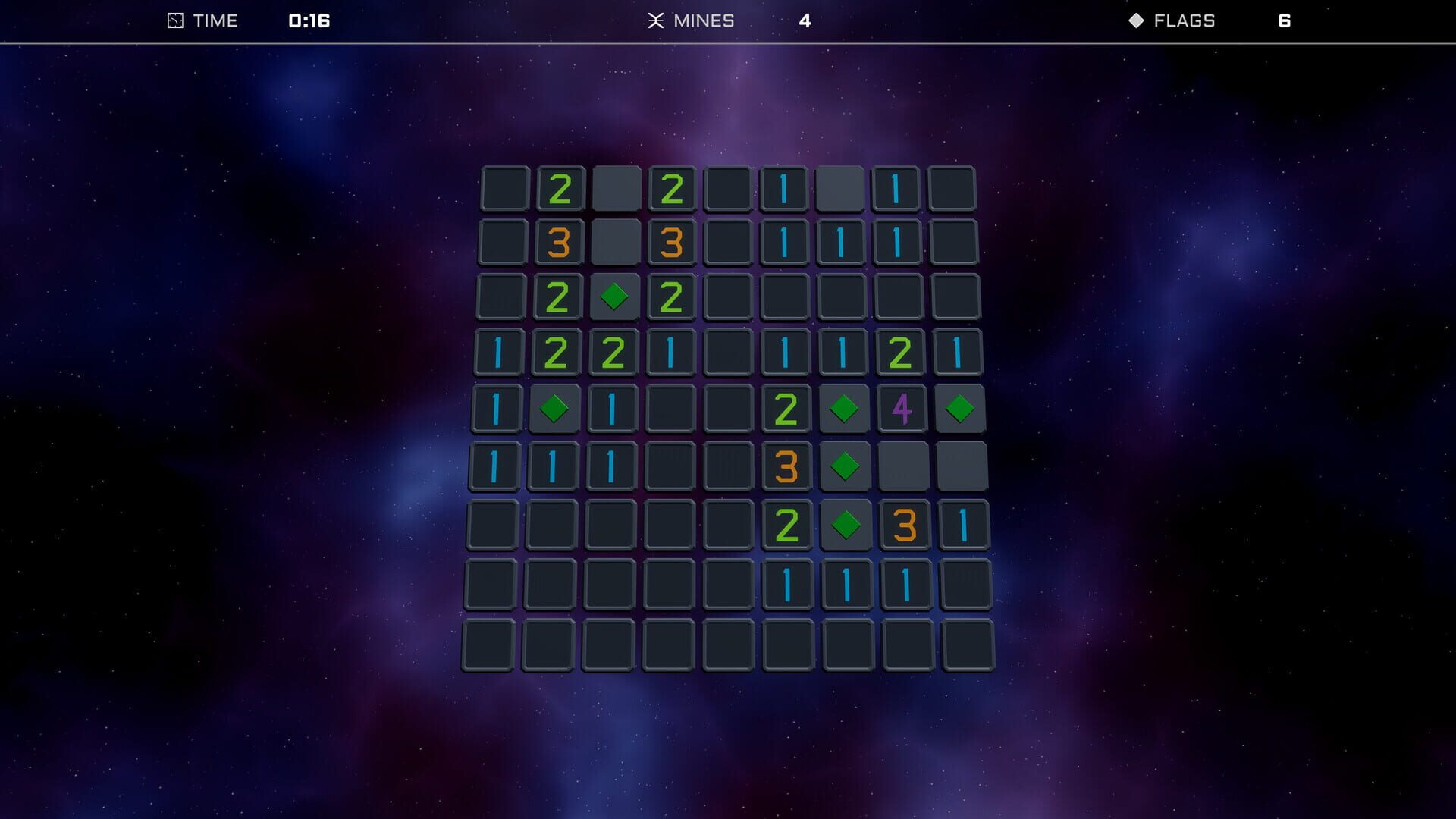Click the flag counter showing 6
1456x819 pixels.
coord(1285,20)
